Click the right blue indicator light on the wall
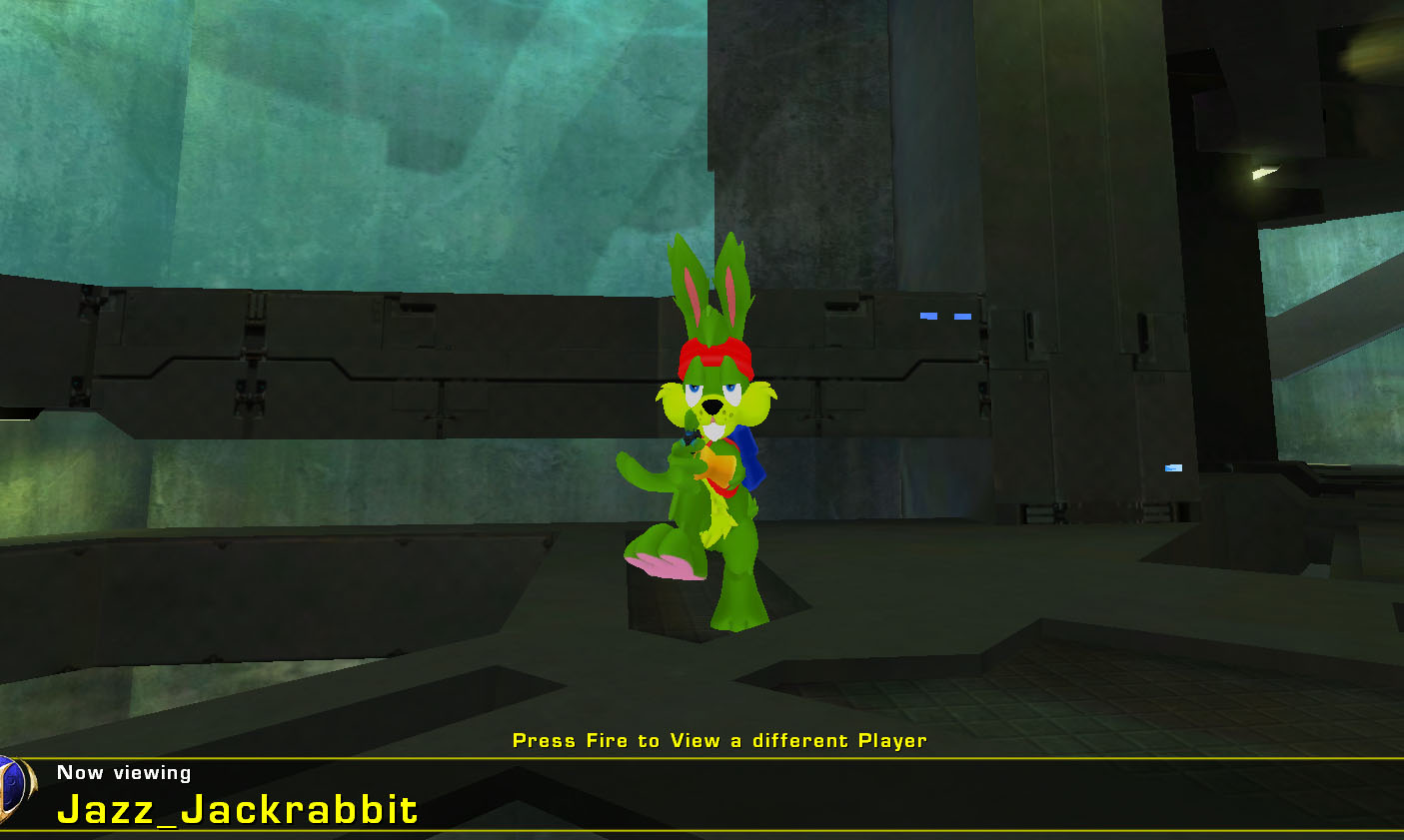 point(962,315)
